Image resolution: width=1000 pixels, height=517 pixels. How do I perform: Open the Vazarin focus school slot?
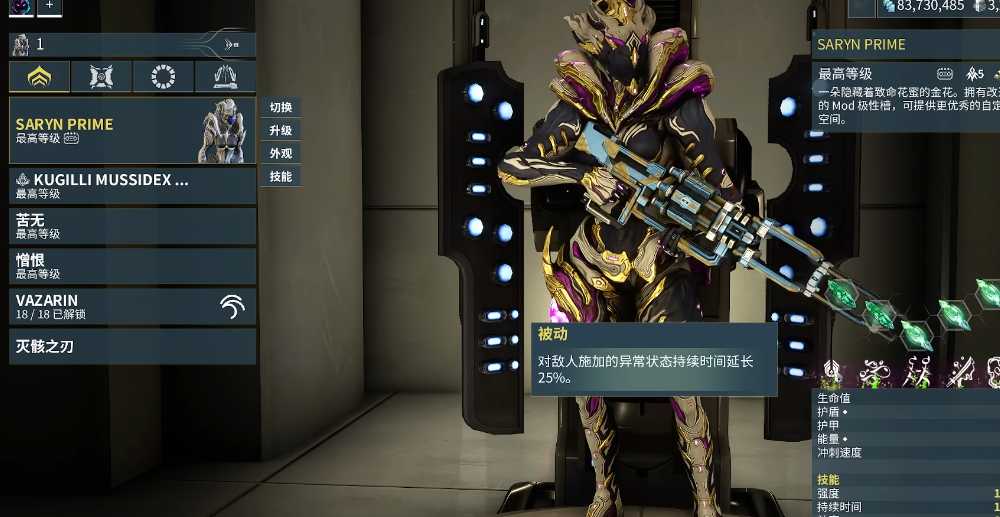coord(132,306)
